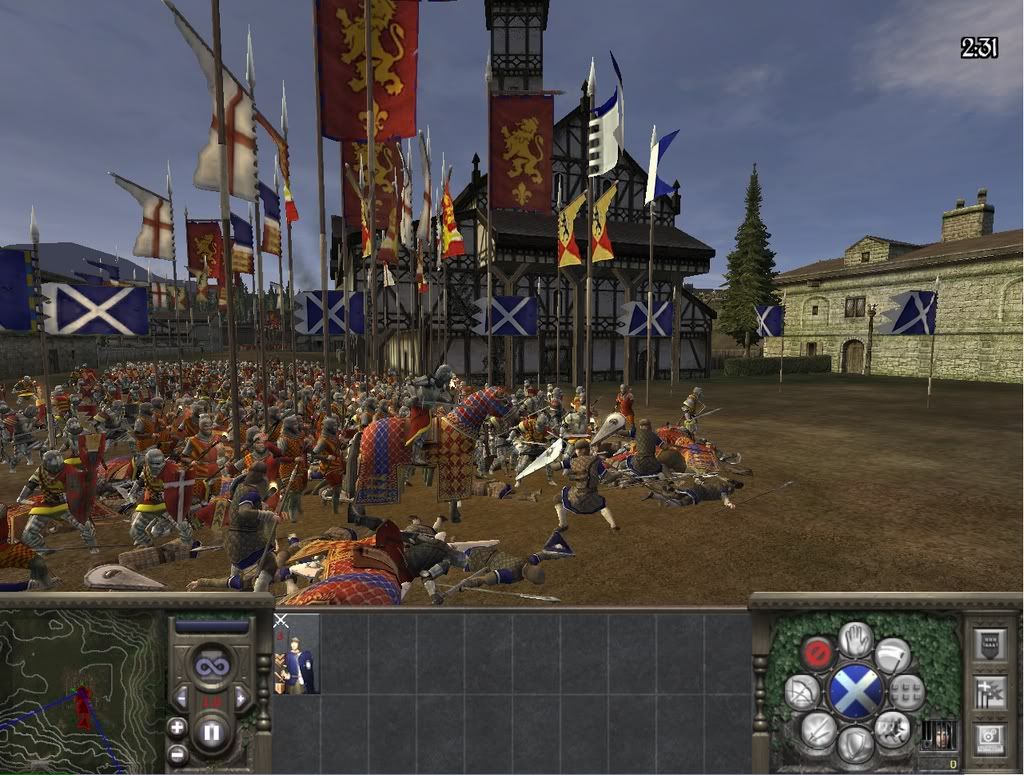This screenshot has height=775, width=1024.
Task: Click the infinity battle timer button
Action: (x=211, y=666)
